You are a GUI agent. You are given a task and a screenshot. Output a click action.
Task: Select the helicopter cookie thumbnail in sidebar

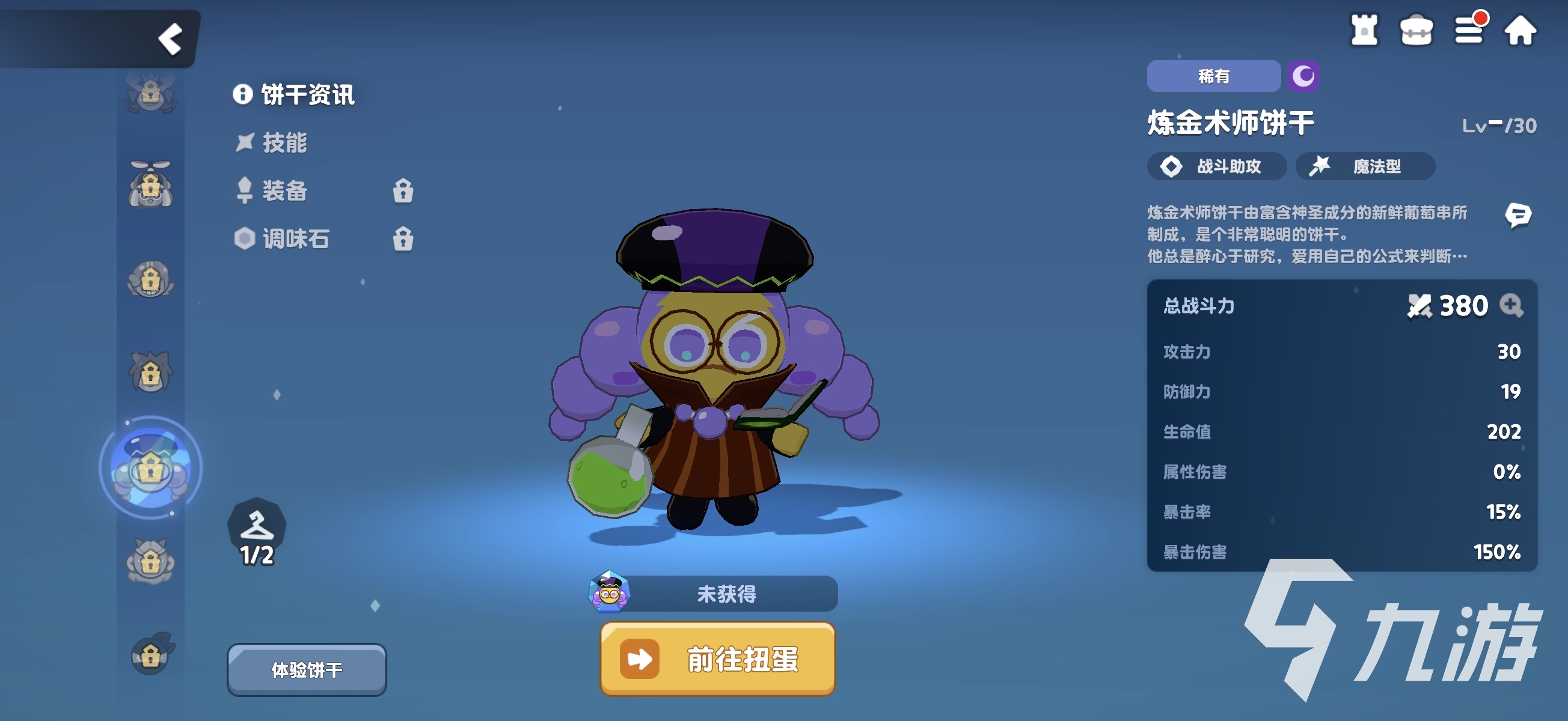click(x=151, y=185)
